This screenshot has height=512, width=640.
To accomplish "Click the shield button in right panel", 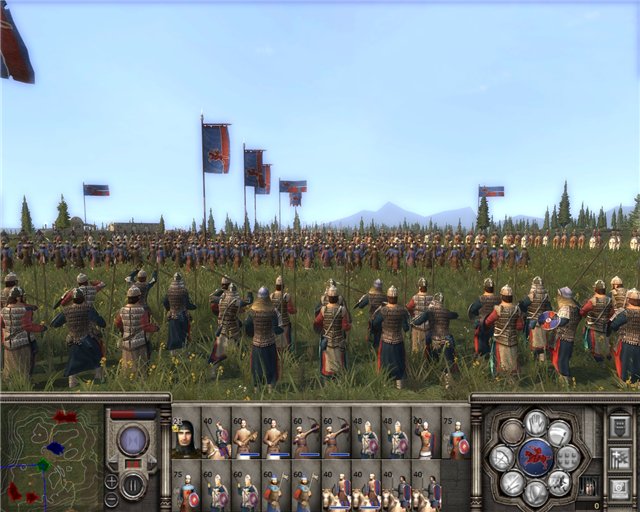I will coord(618,425).
